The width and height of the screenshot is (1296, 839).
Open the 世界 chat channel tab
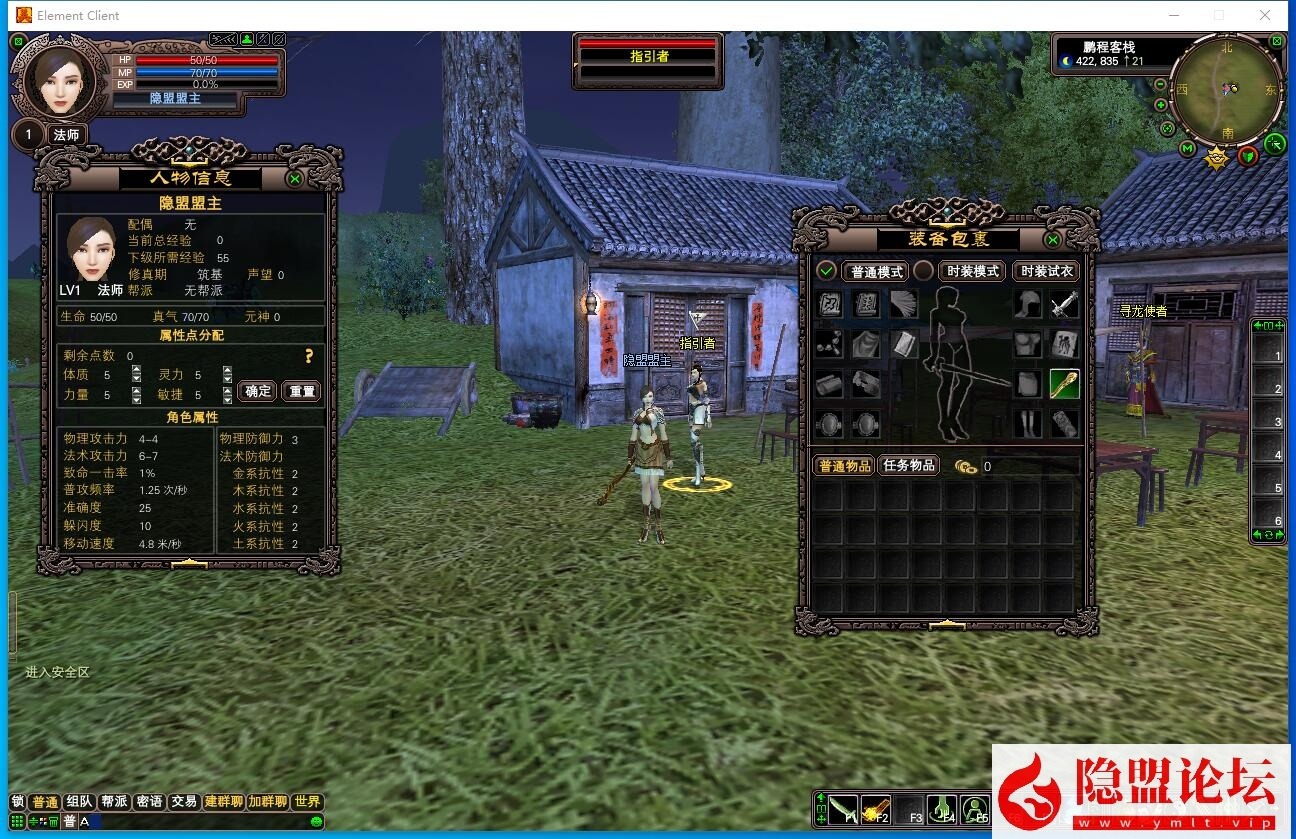pyautogui.click(x=307, y=802)
